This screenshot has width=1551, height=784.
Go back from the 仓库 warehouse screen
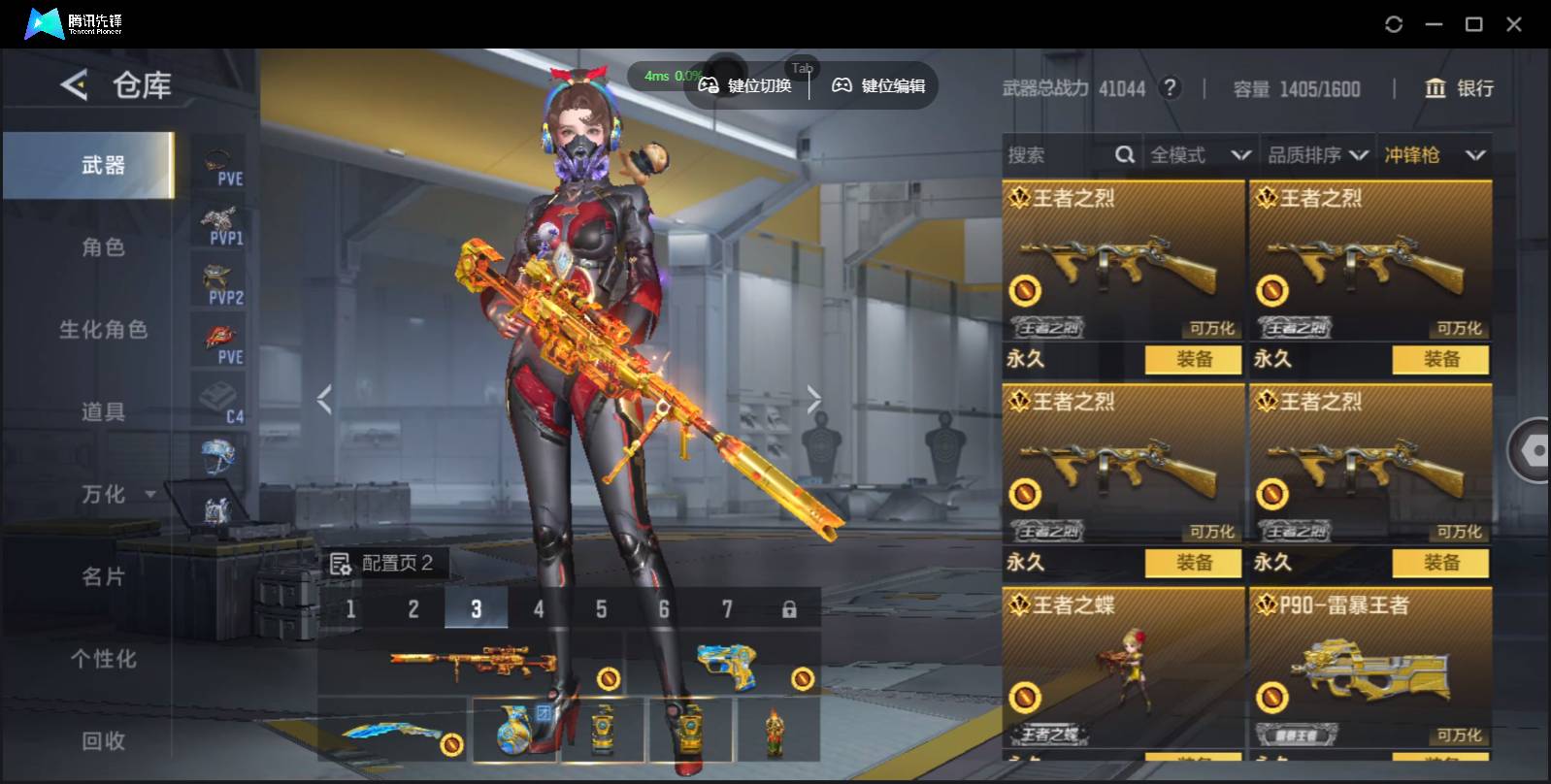pos(74,85)
